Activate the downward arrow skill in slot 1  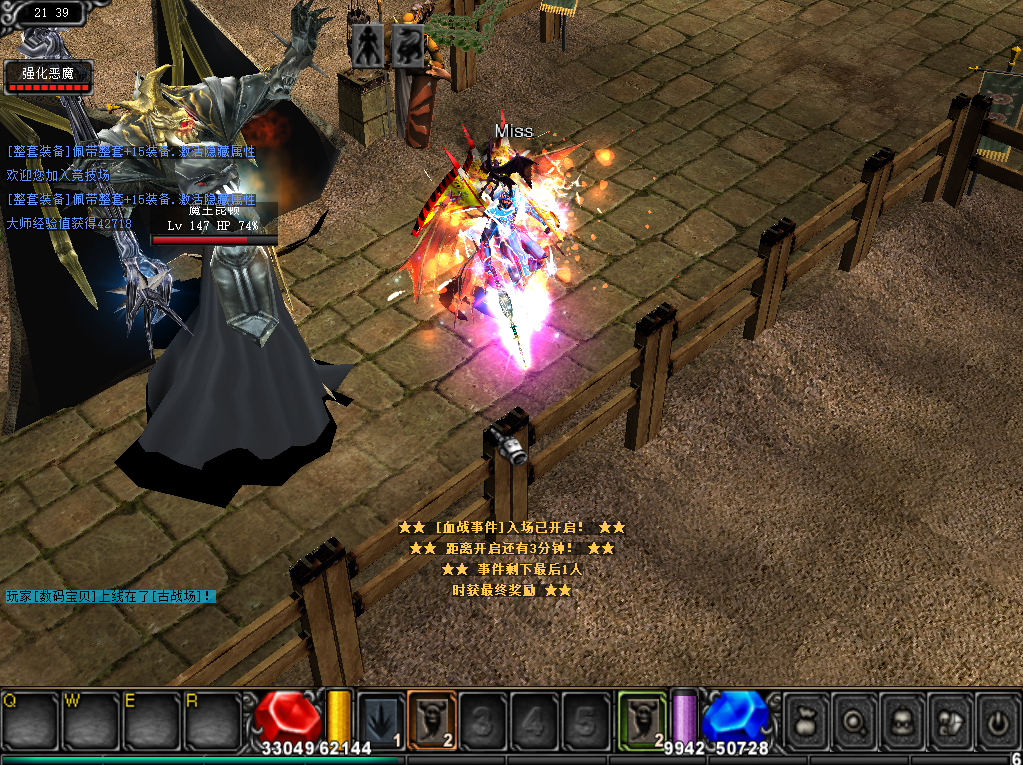coord(381,720)
